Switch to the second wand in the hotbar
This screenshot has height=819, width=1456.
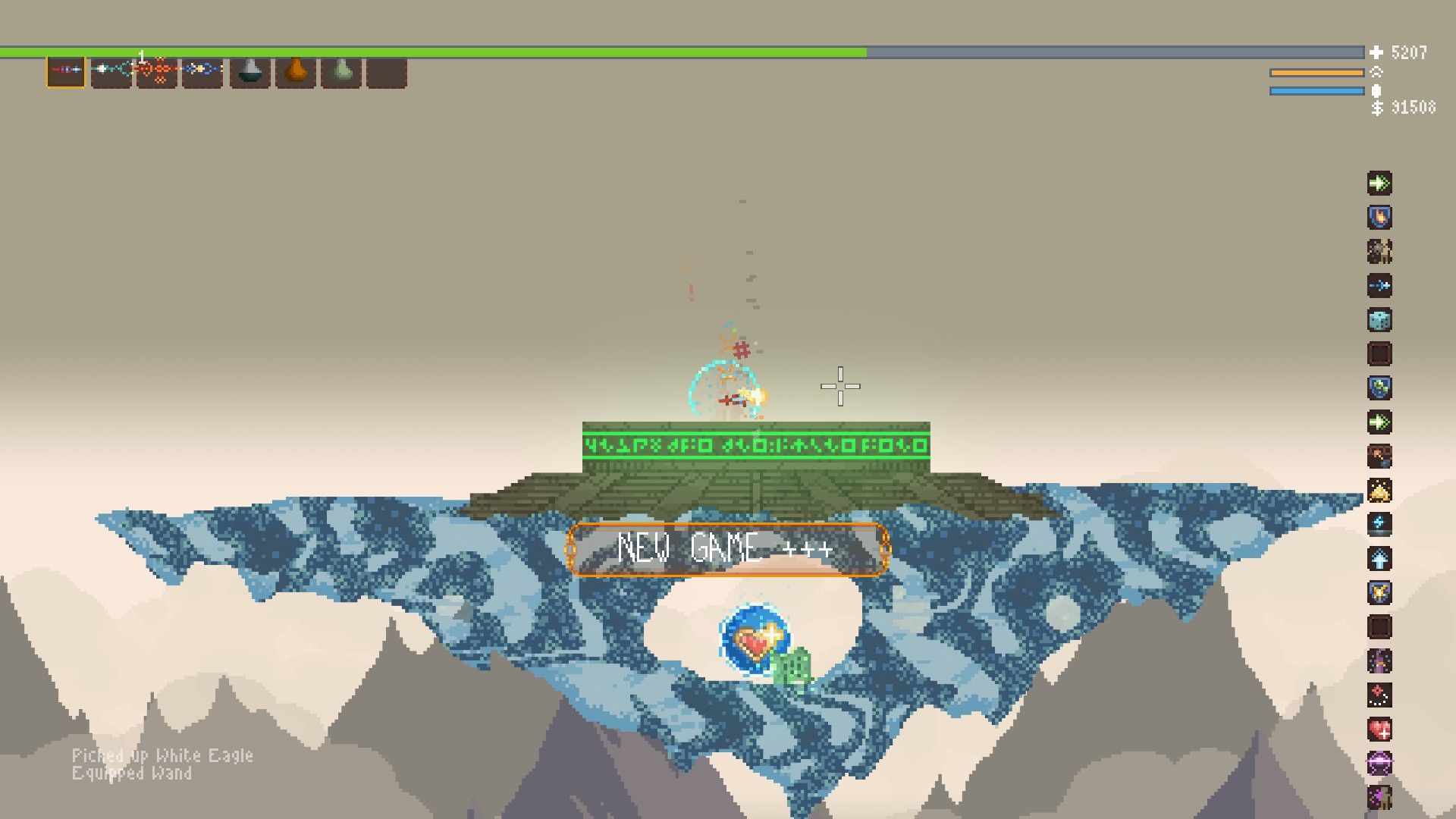[x=110, y=74]
